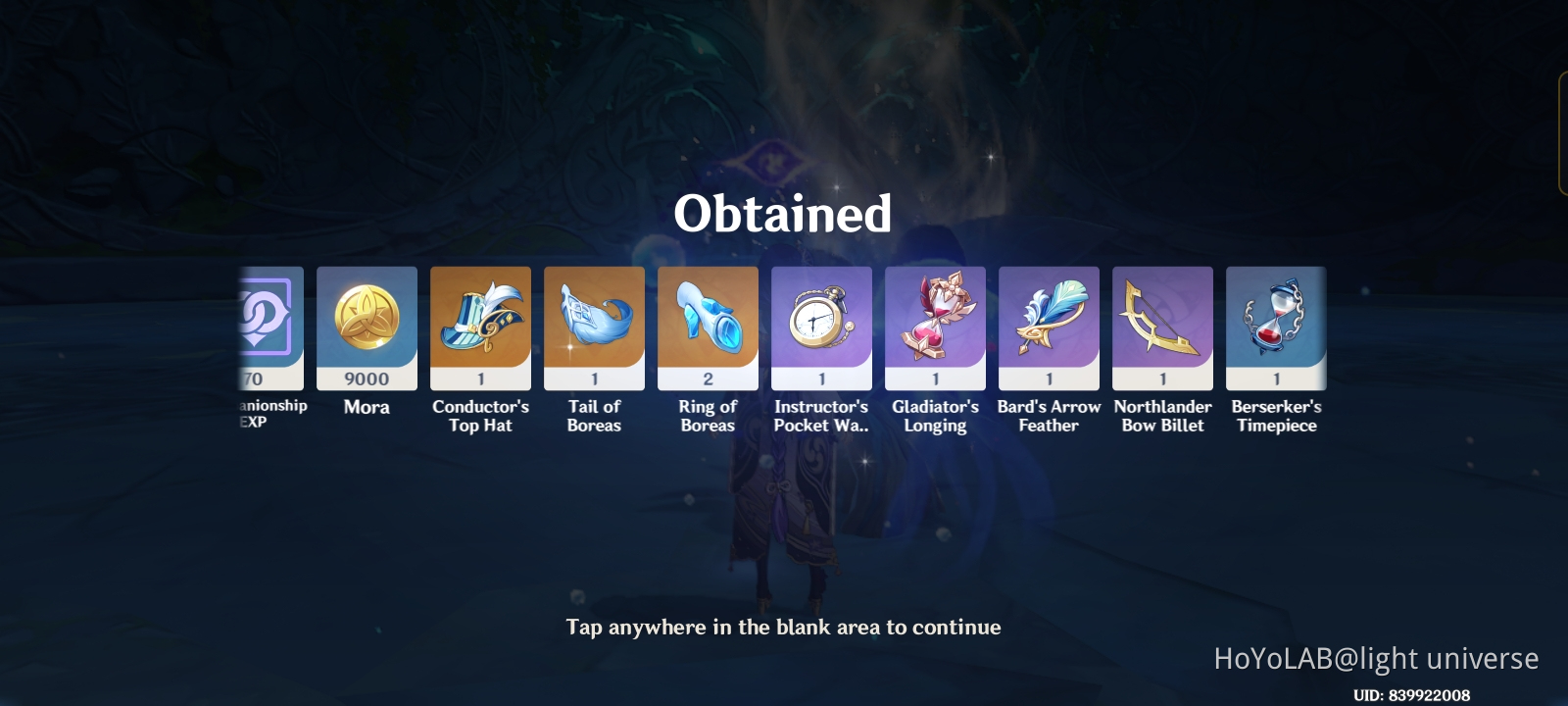Click the UID 839922008 text
Viewport: 1568px width, 706px height.
1411,691
